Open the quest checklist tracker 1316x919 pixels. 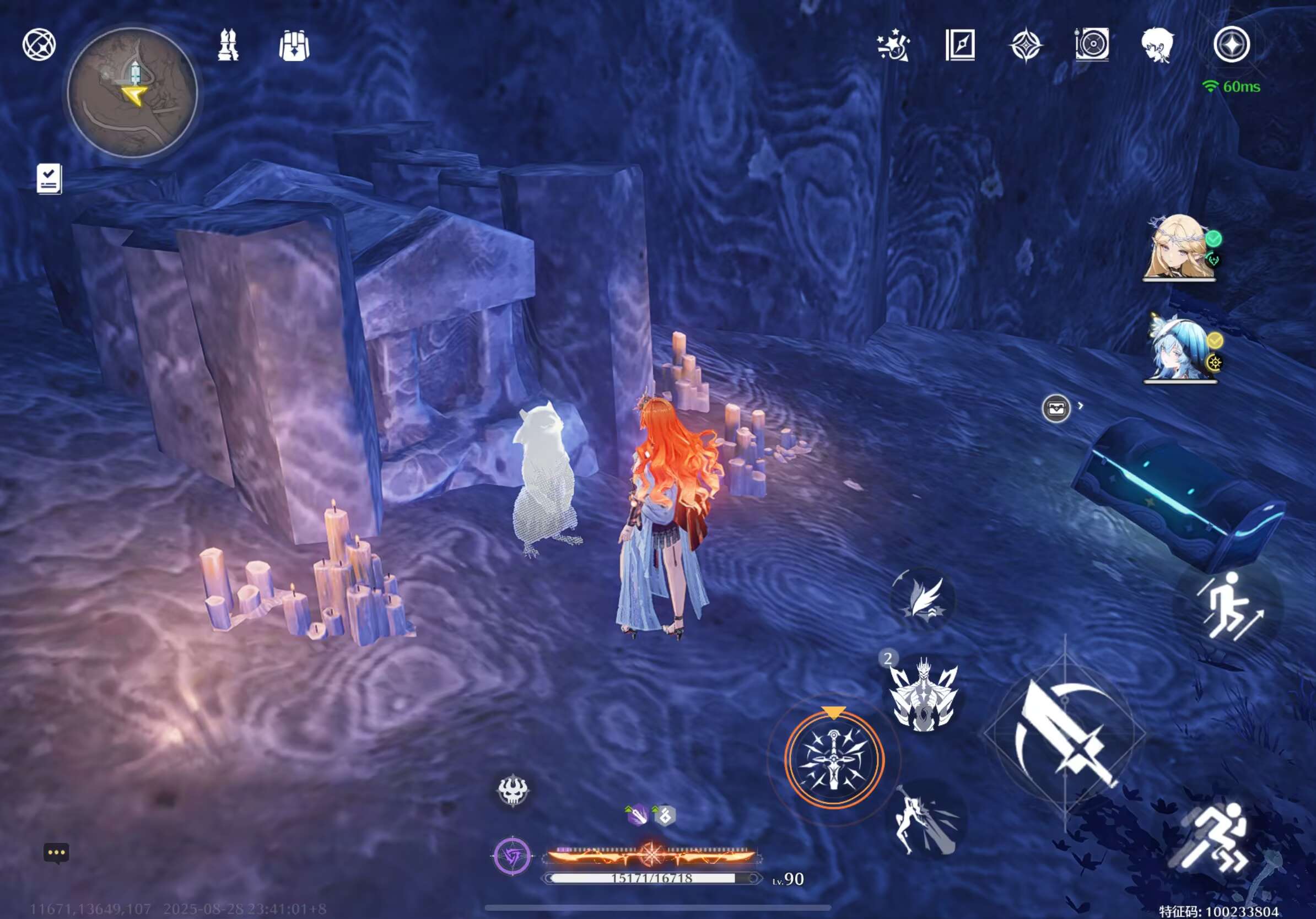point(48,179)
